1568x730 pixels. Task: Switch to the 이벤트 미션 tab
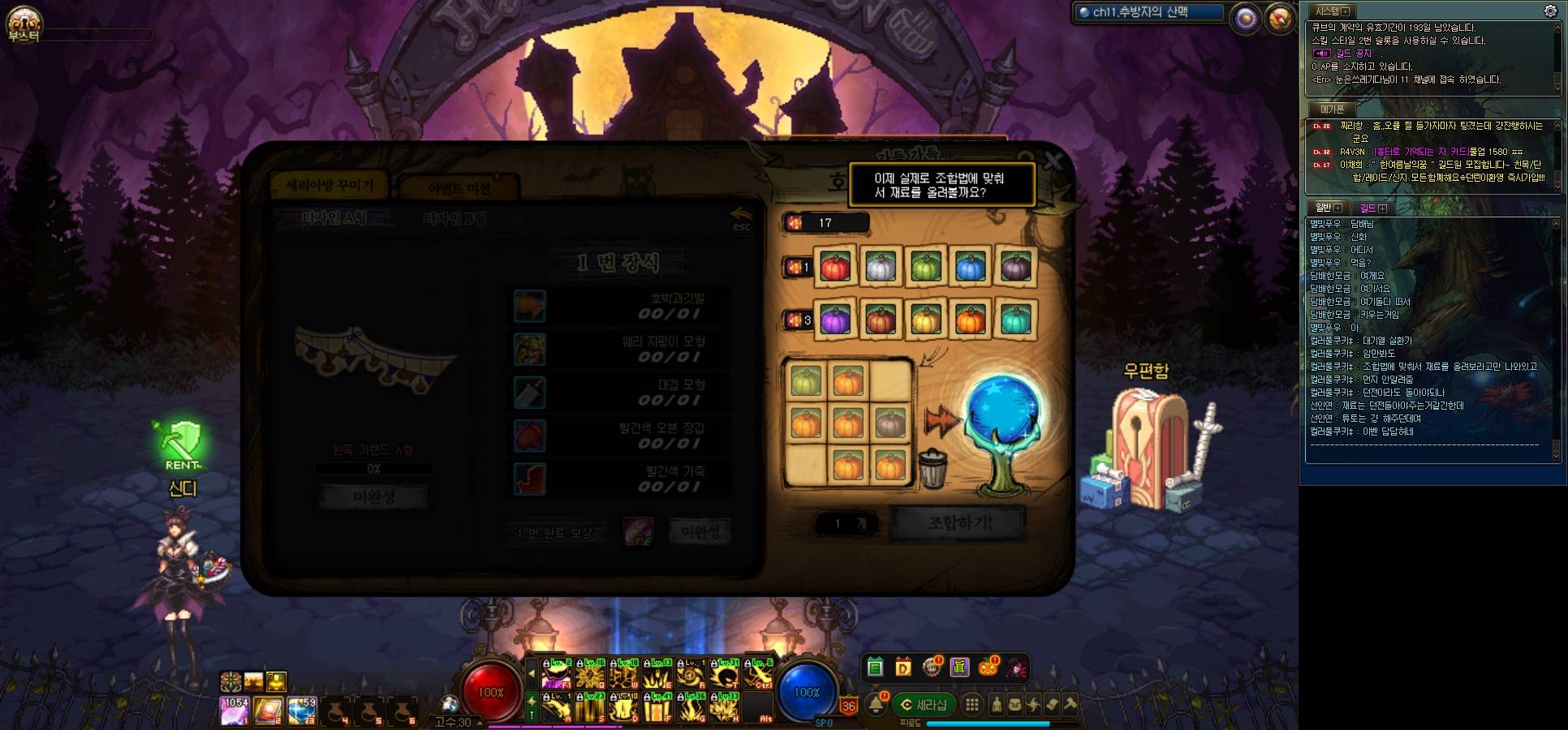[459, 188]
